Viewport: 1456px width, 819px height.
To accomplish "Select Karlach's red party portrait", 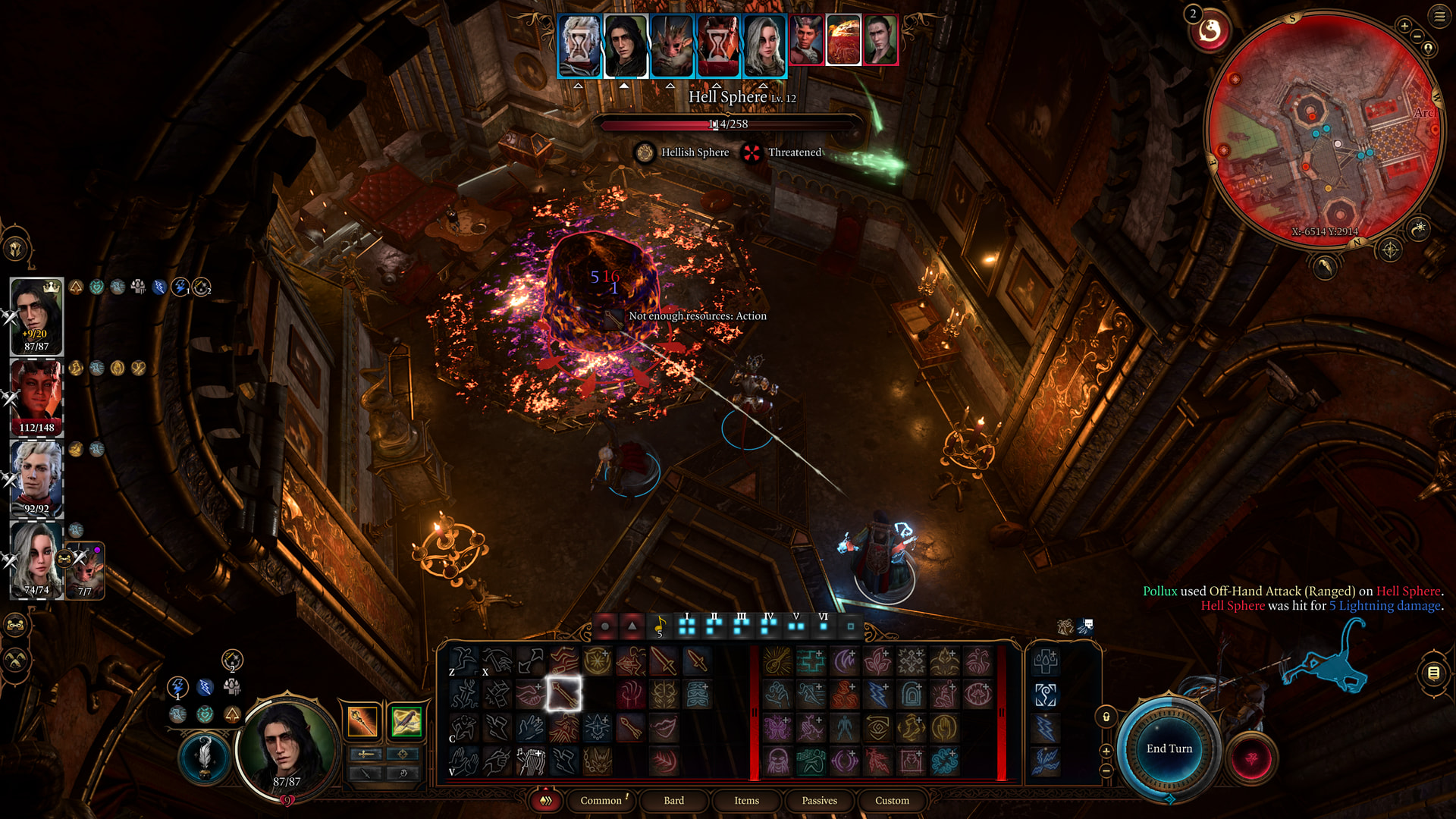I will coord(36,397).
